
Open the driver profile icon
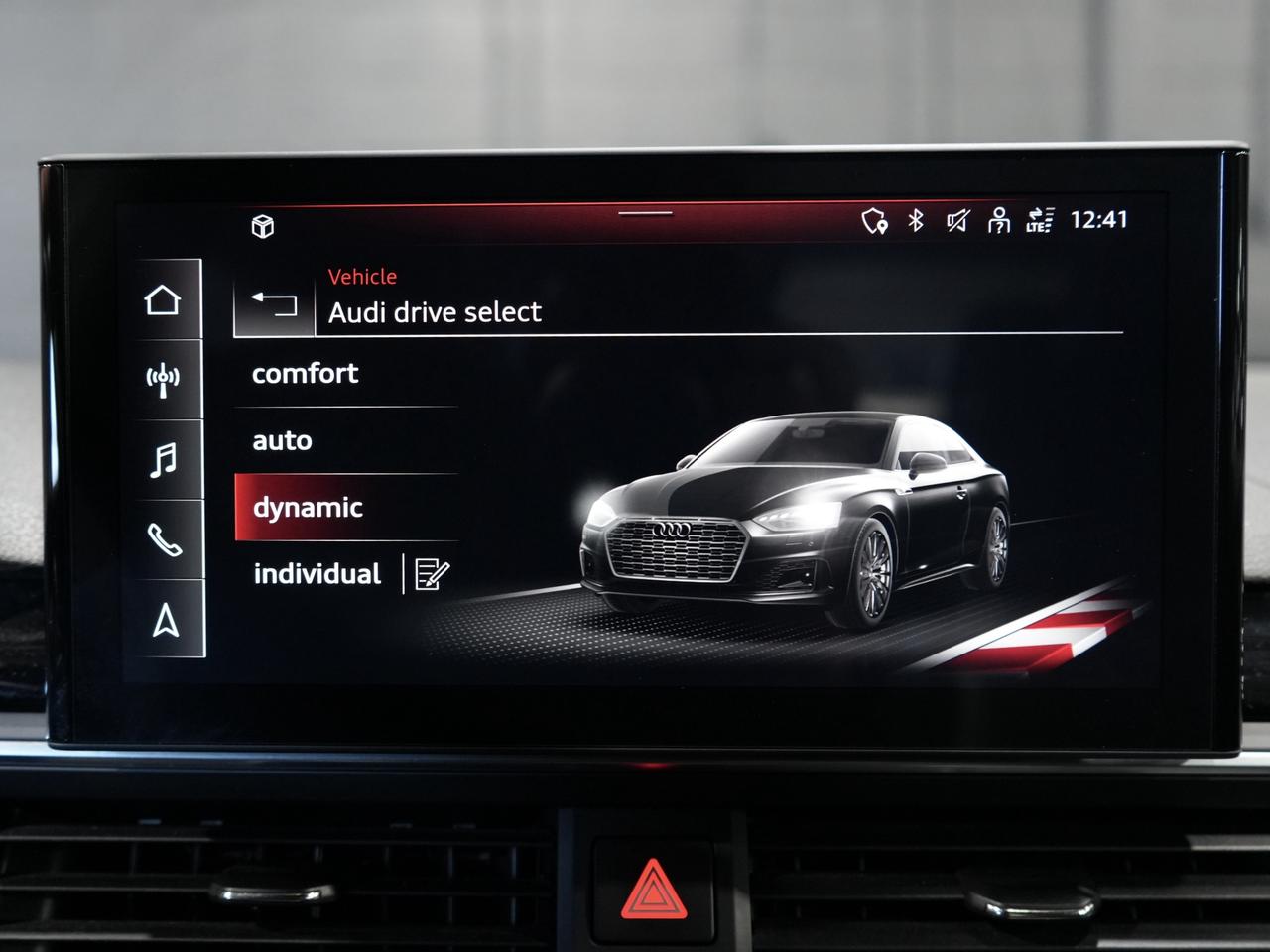999,220
